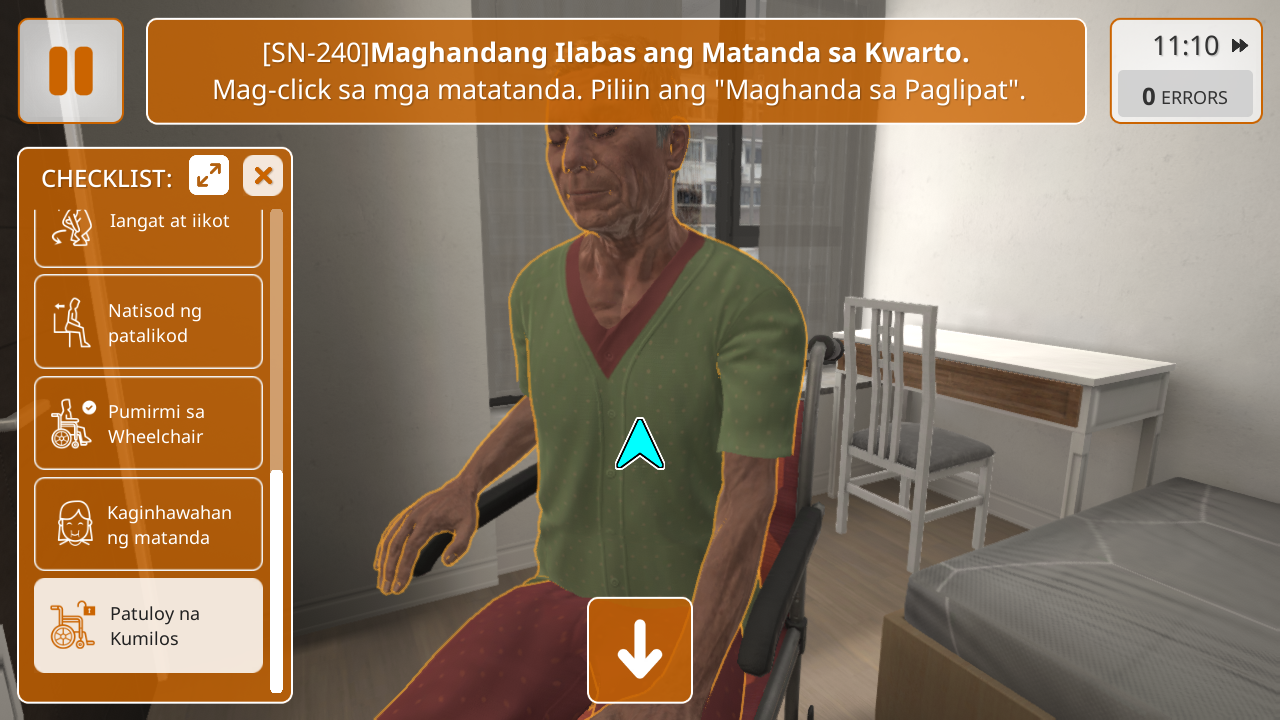Expand the checklist panel
1280x720 pixels.
(209, 176)
